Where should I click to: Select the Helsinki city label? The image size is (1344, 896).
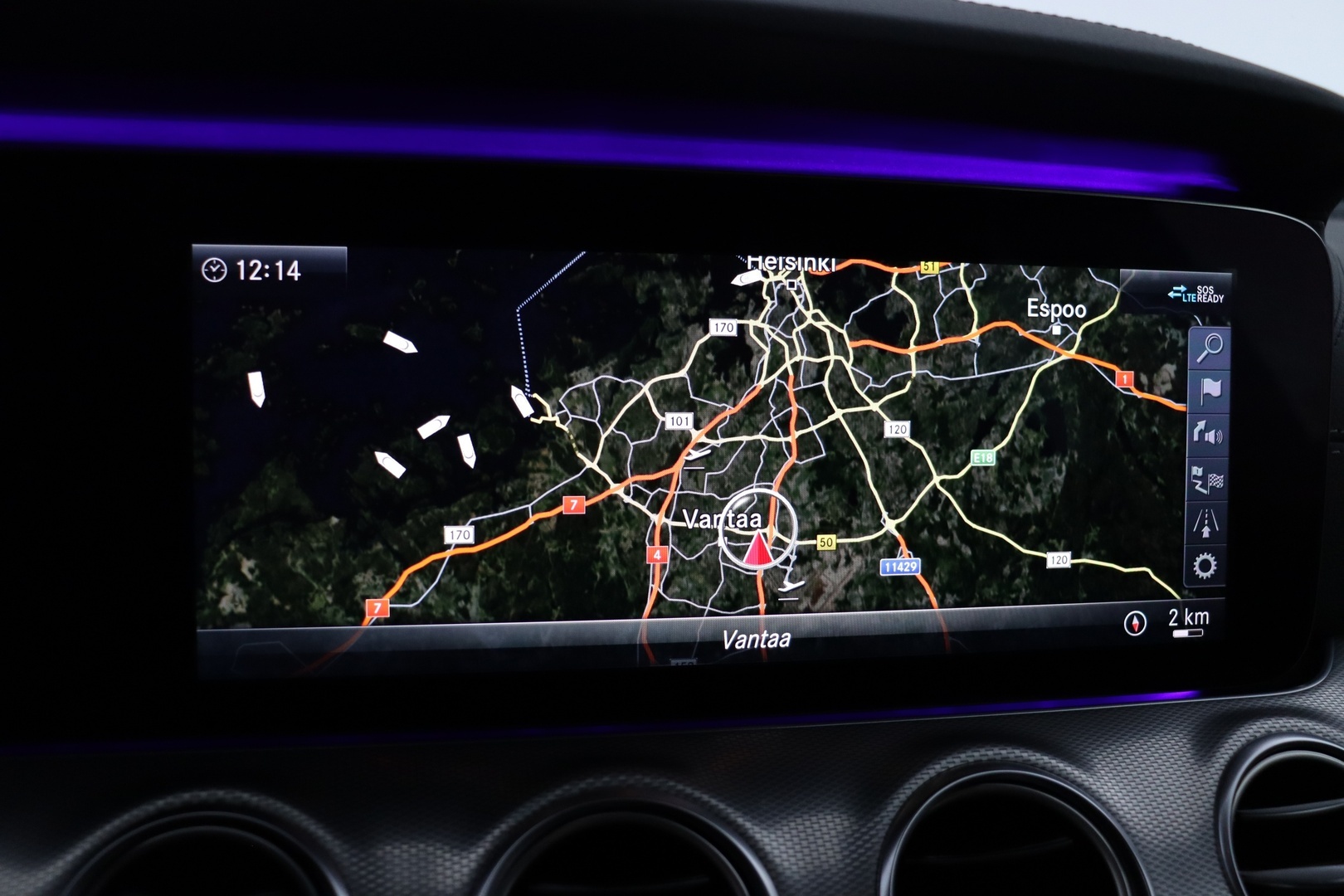point(793,264)
